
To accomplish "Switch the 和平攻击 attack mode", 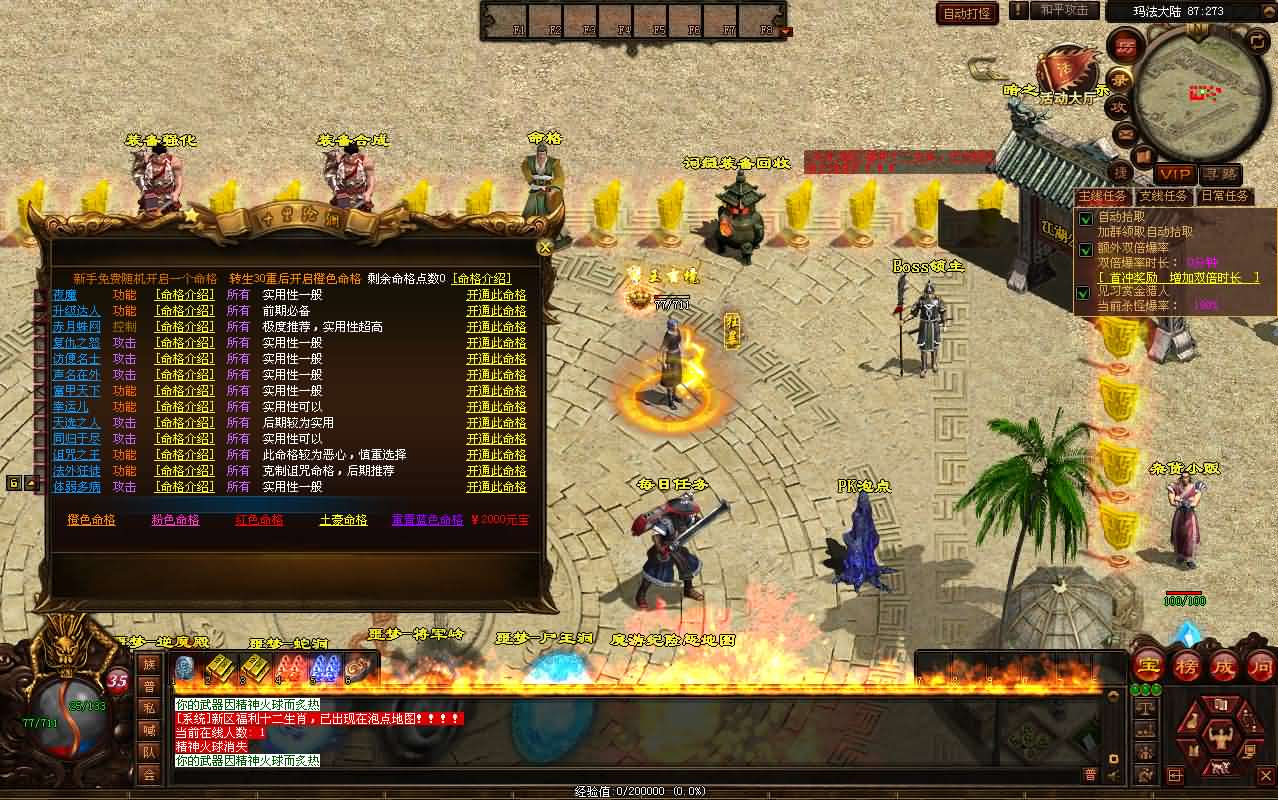I will (1064, 10).
